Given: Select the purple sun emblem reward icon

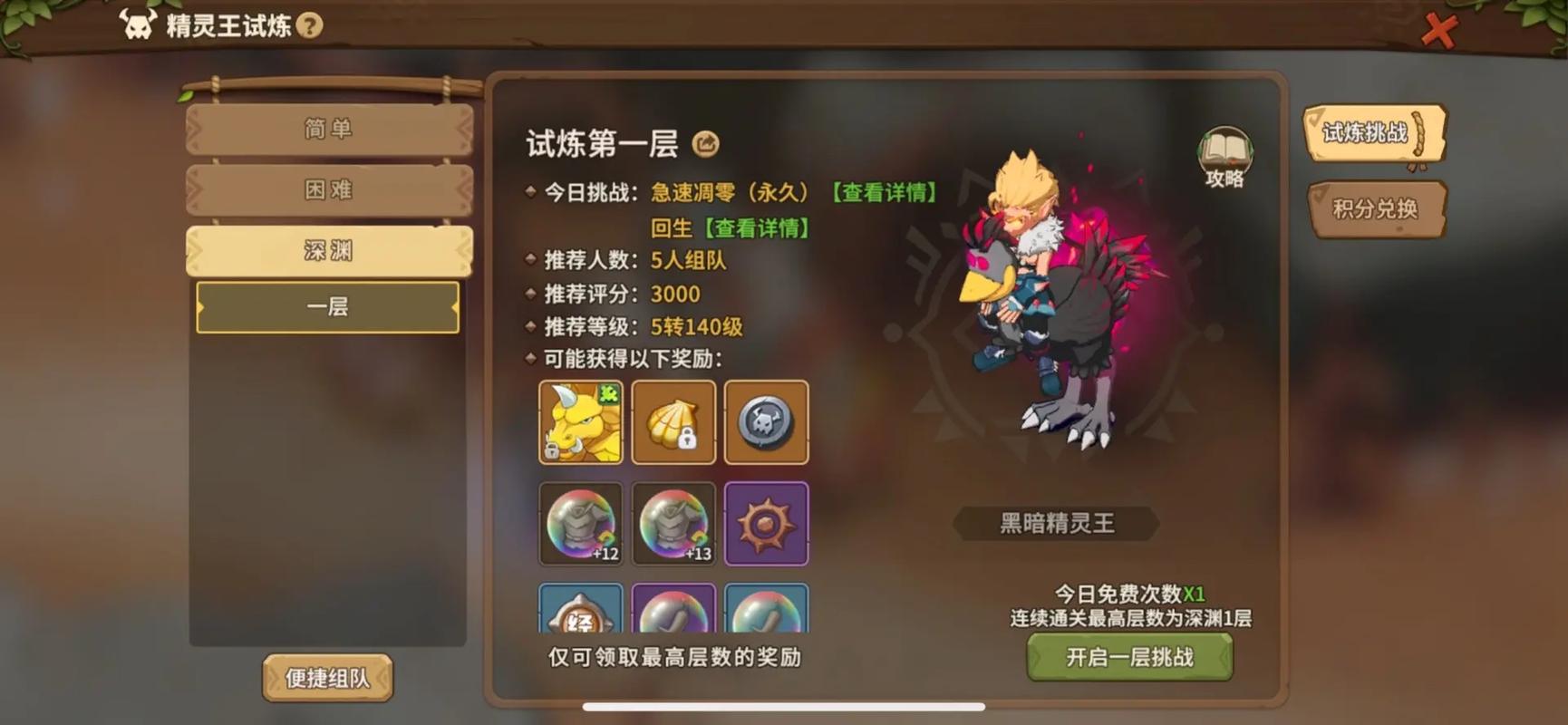Looking at the screenshot, I should 766,524.
